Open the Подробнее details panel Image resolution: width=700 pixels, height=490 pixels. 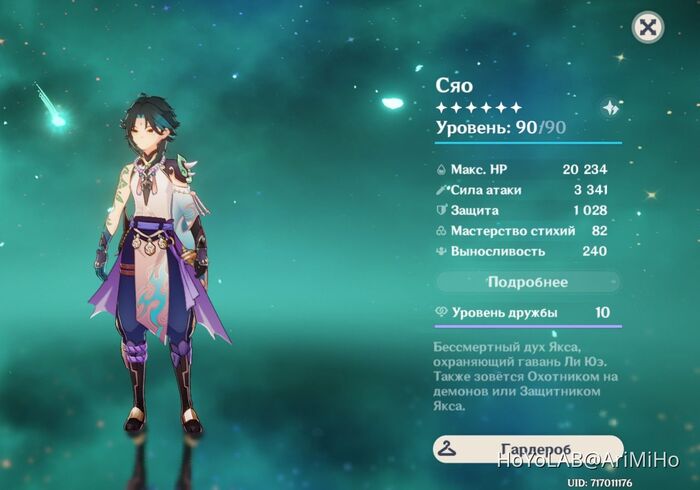[527, 282]
